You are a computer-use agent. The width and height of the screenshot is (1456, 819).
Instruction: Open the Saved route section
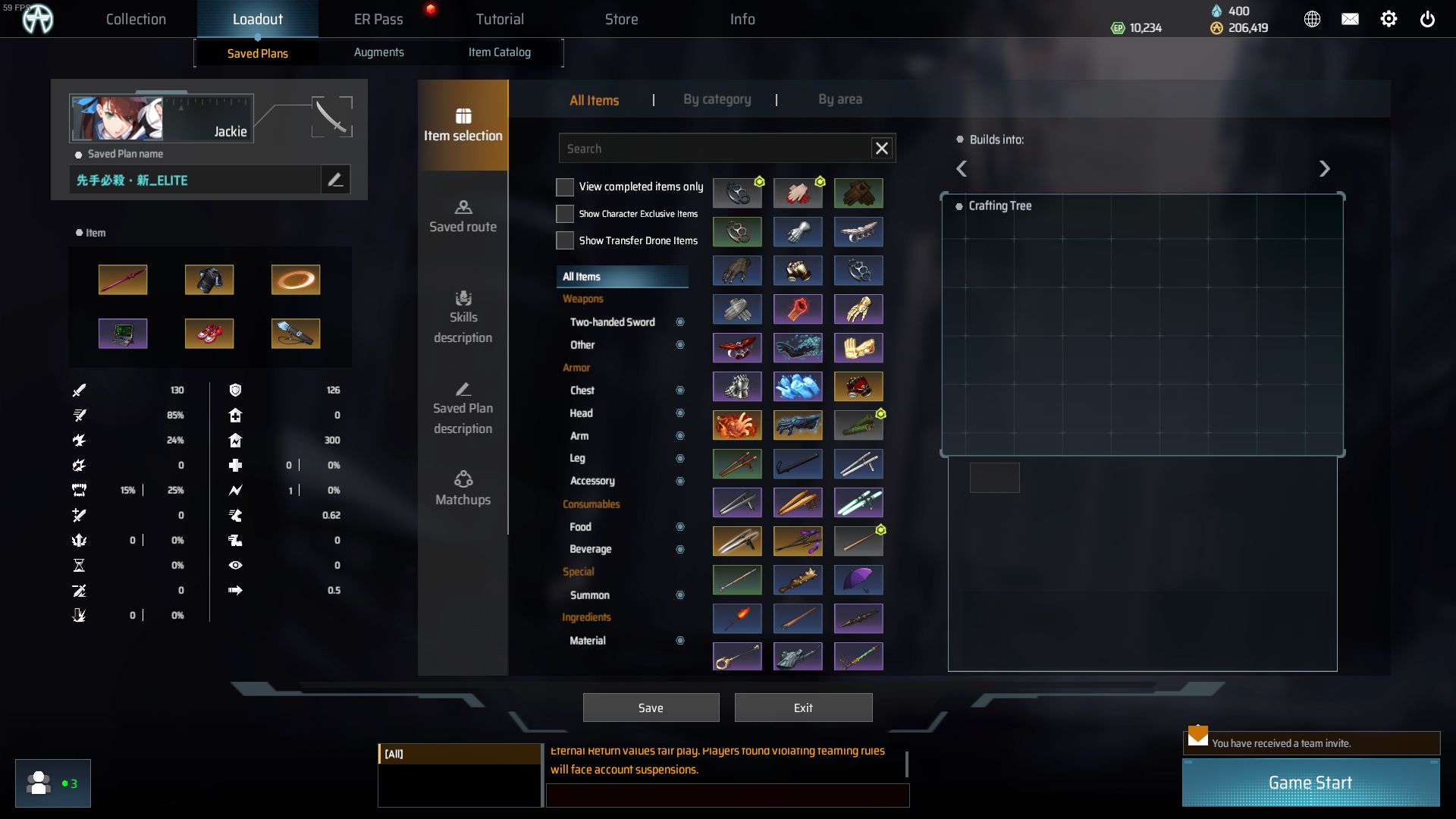pyautogui.click(x=463, y=216)
